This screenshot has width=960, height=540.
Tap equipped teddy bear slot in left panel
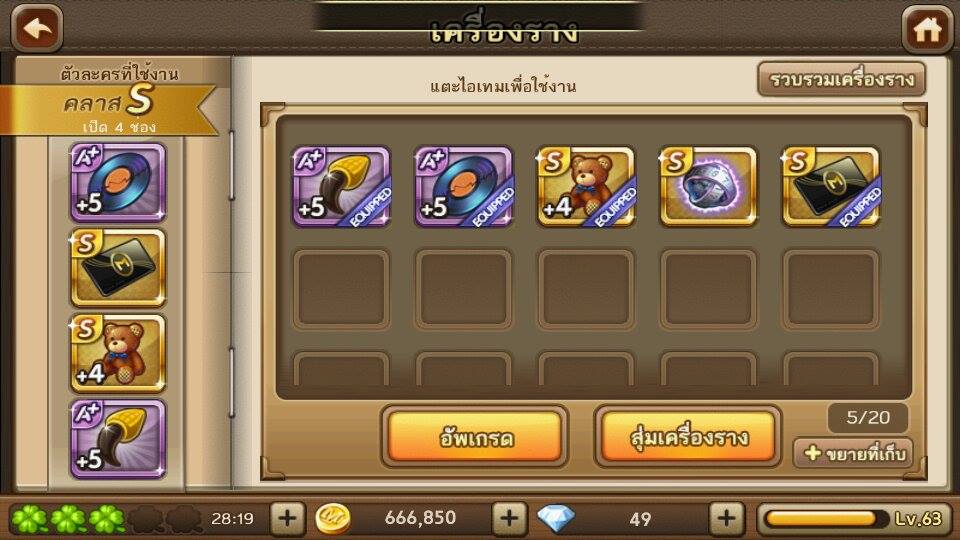click(x=118, y=353)
